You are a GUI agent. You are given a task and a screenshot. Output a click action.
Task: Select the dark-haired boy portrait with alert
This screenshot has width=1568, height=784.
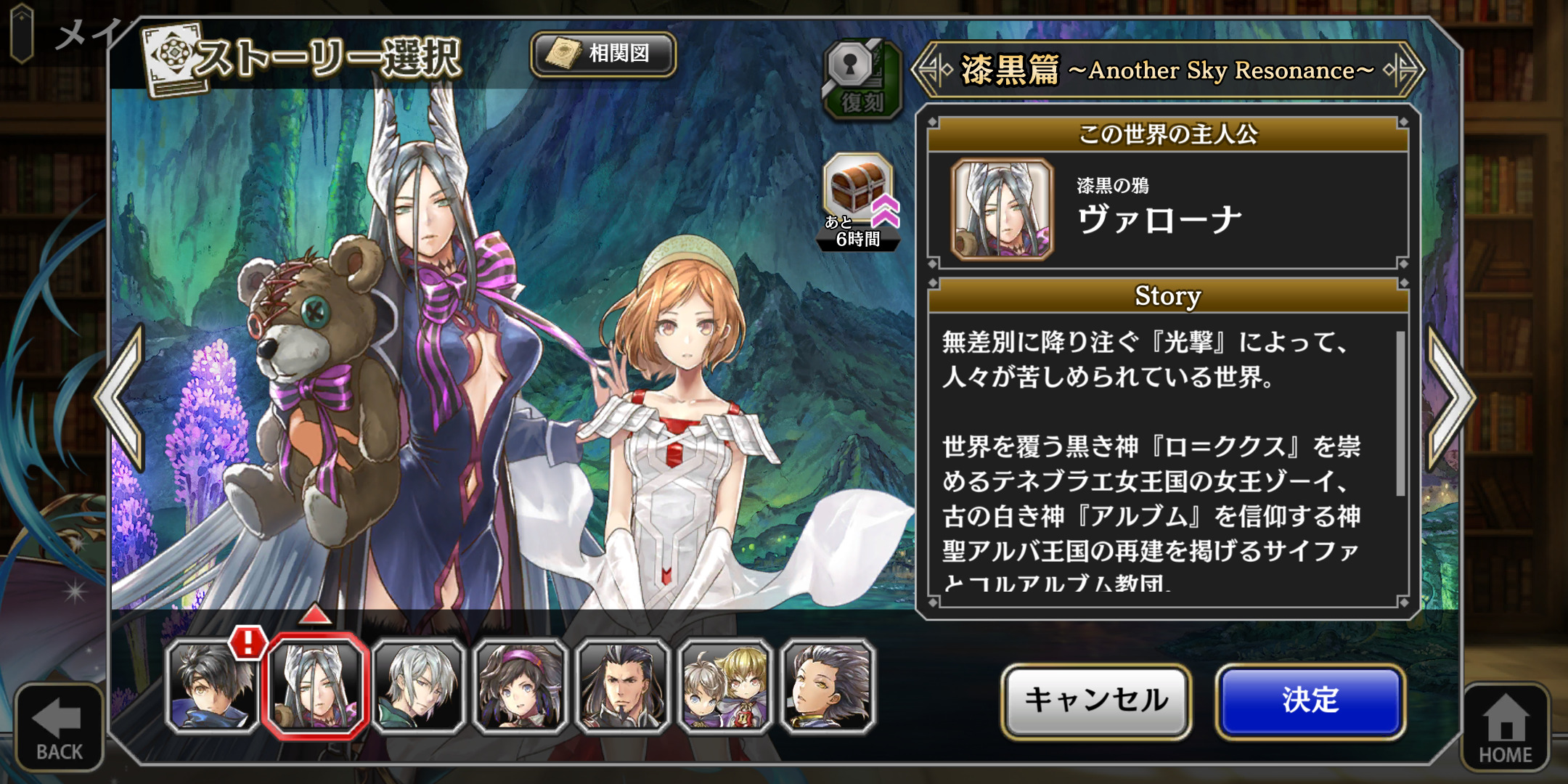click(212, 686)
